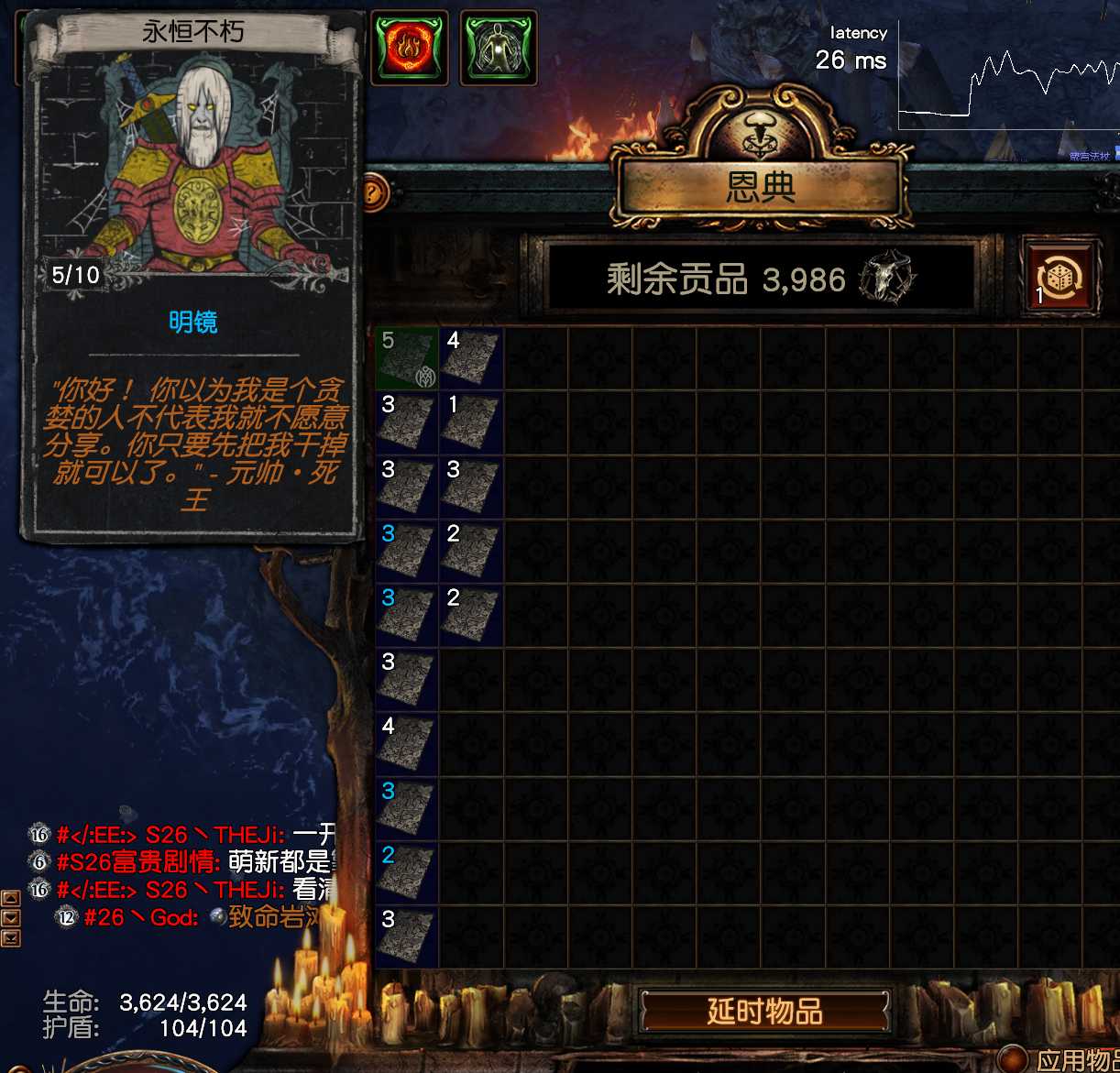Choose the 4-stack beside the green 5-stack
1120x1073 pixels.
[471, 358]
